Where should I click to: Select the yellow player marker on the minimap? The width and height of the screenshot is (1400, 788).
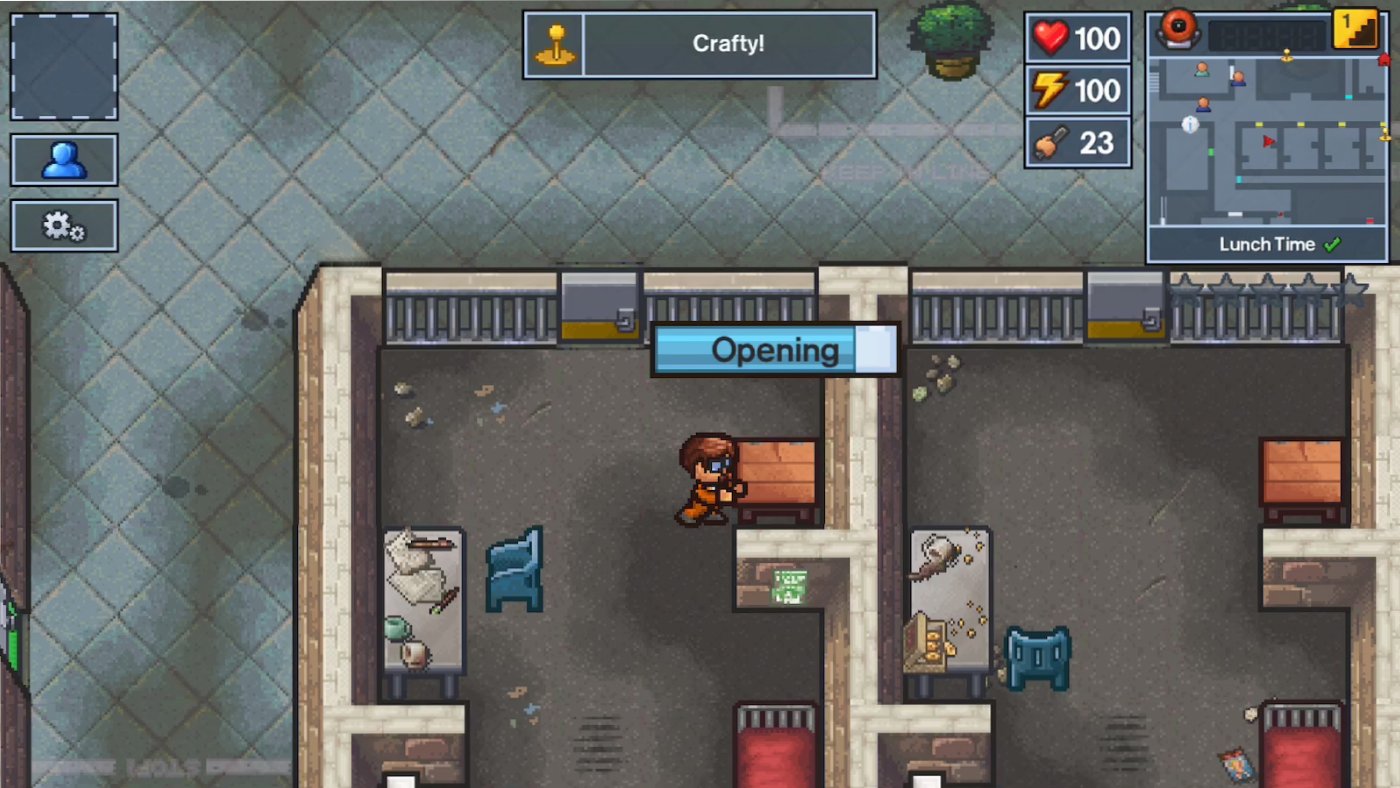[1287, 53]
